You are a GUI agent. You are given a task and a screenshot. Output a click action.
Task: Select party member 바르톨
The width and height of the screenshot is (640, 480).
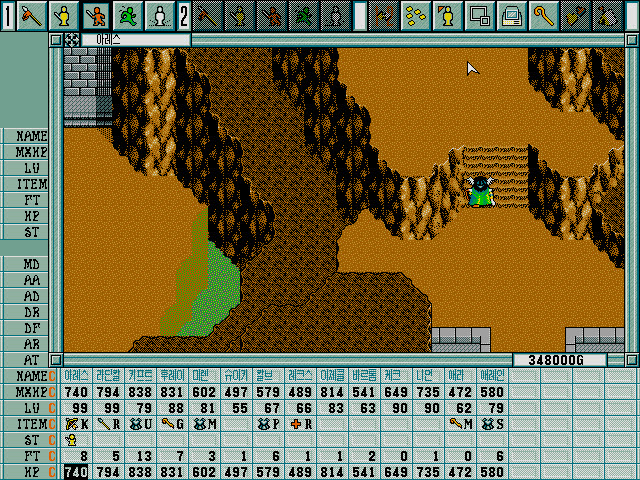click(x=364, y=375)
